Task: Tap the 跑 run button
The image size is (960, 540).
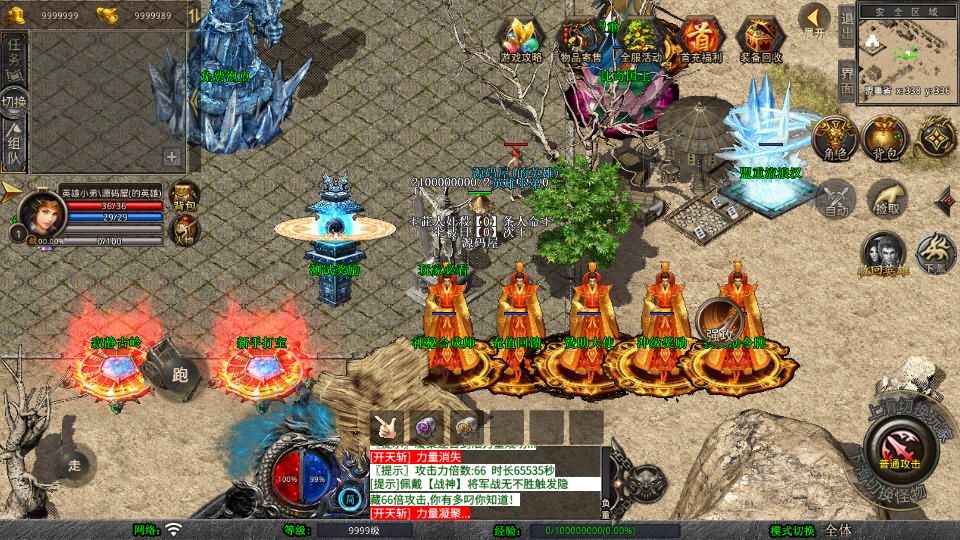Action: pos(180,374)
